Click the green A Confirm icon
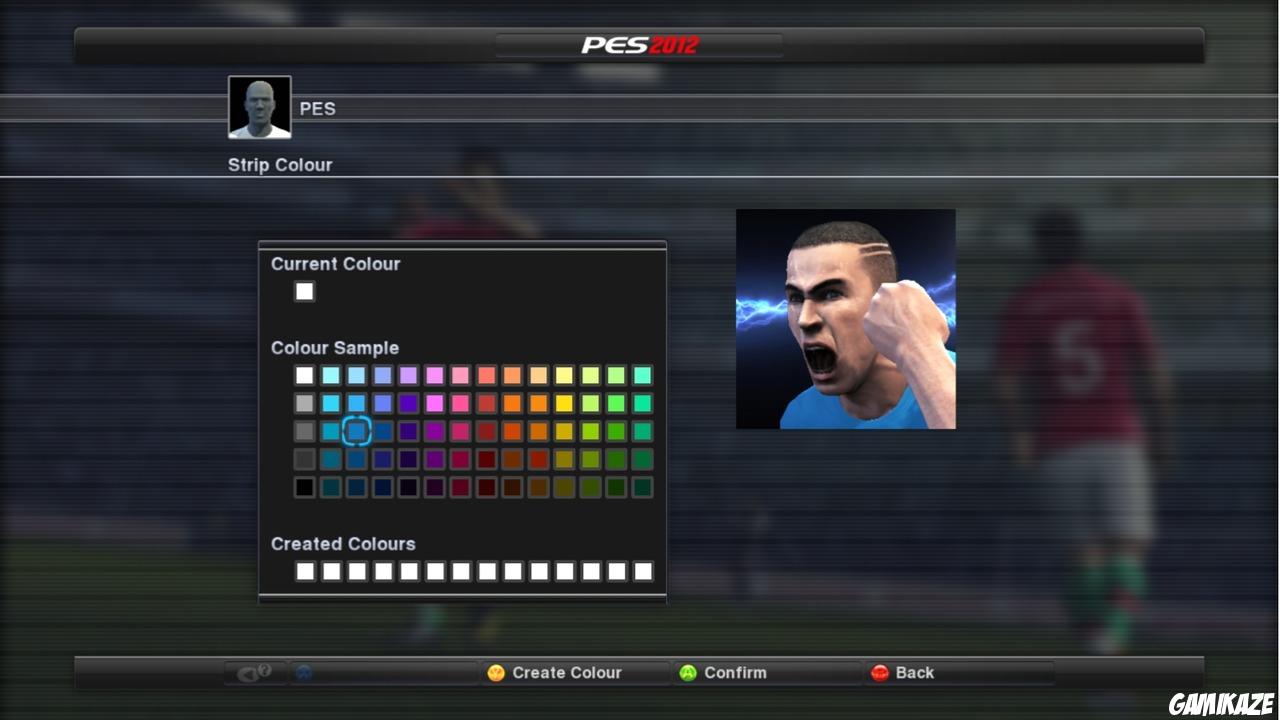 click(687, 672)
